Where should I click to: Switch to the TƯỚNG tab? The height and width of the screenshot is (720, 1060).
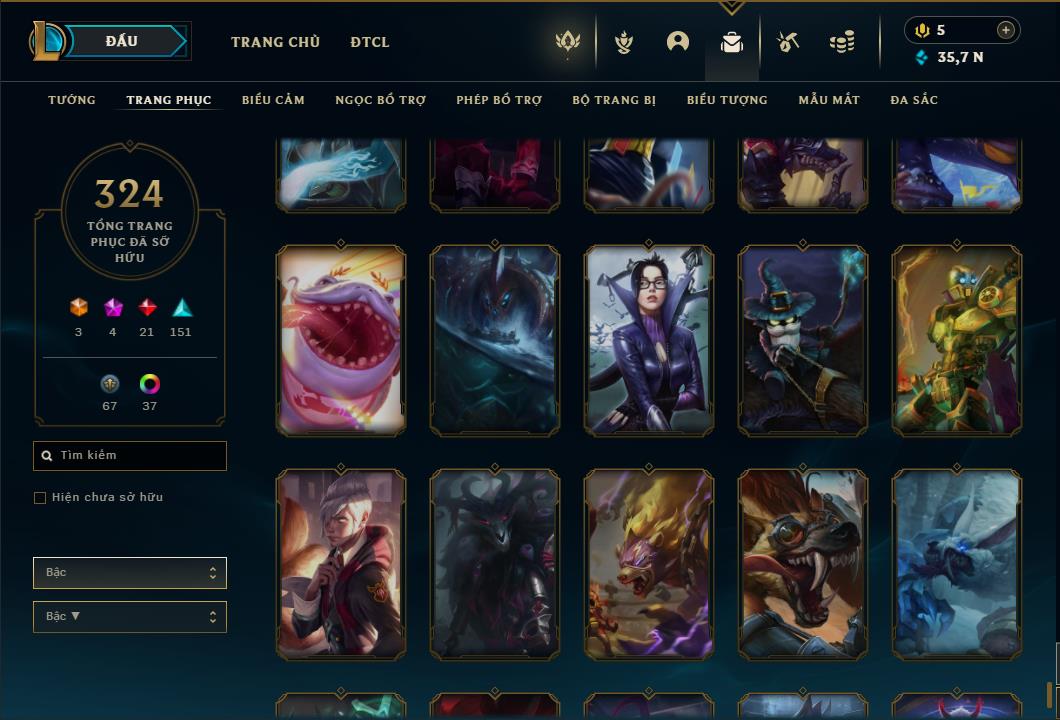tap(72, 100)
